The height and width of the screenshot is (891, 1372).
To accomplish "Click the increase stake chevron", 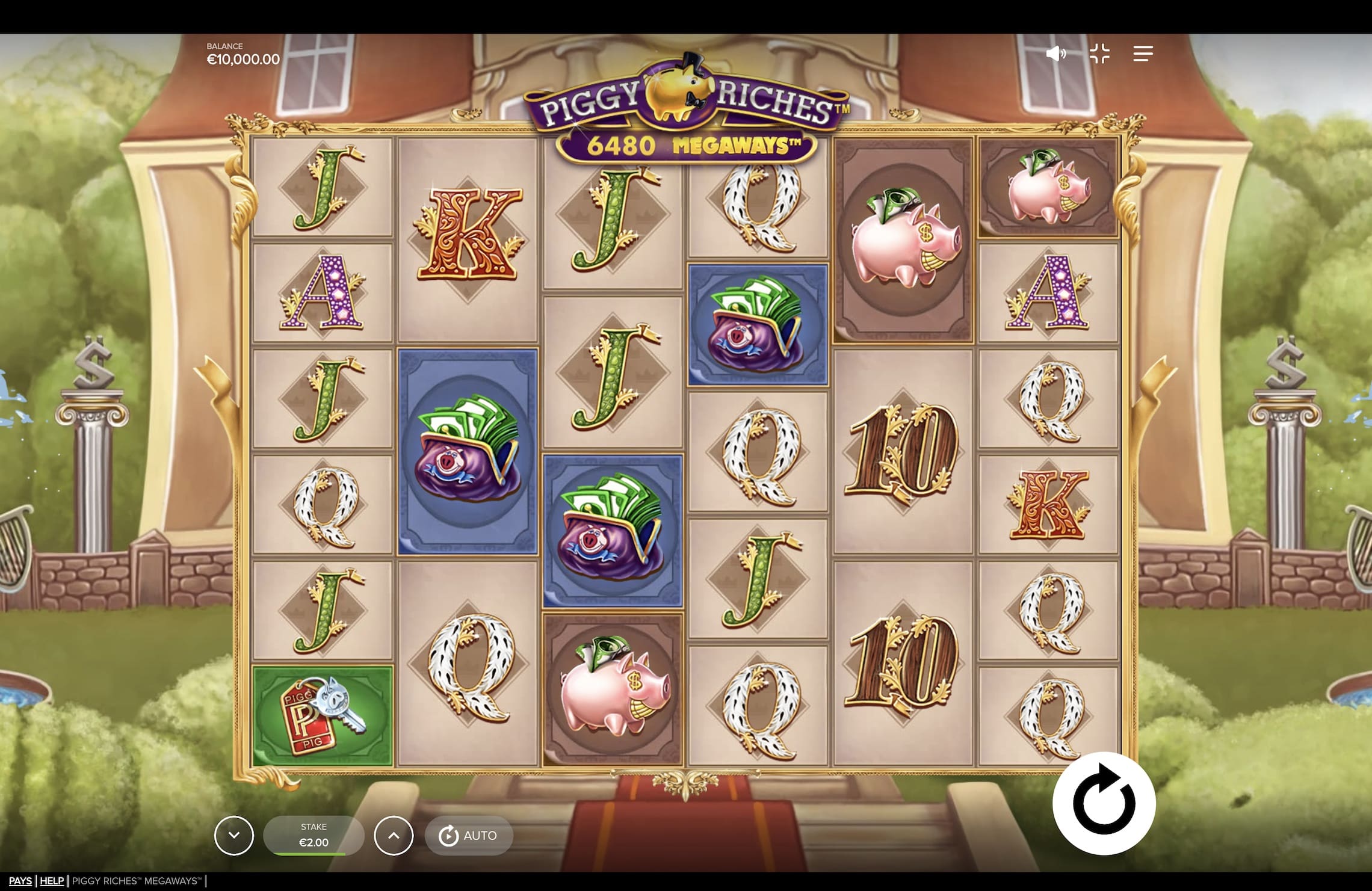I will (394, 835).
